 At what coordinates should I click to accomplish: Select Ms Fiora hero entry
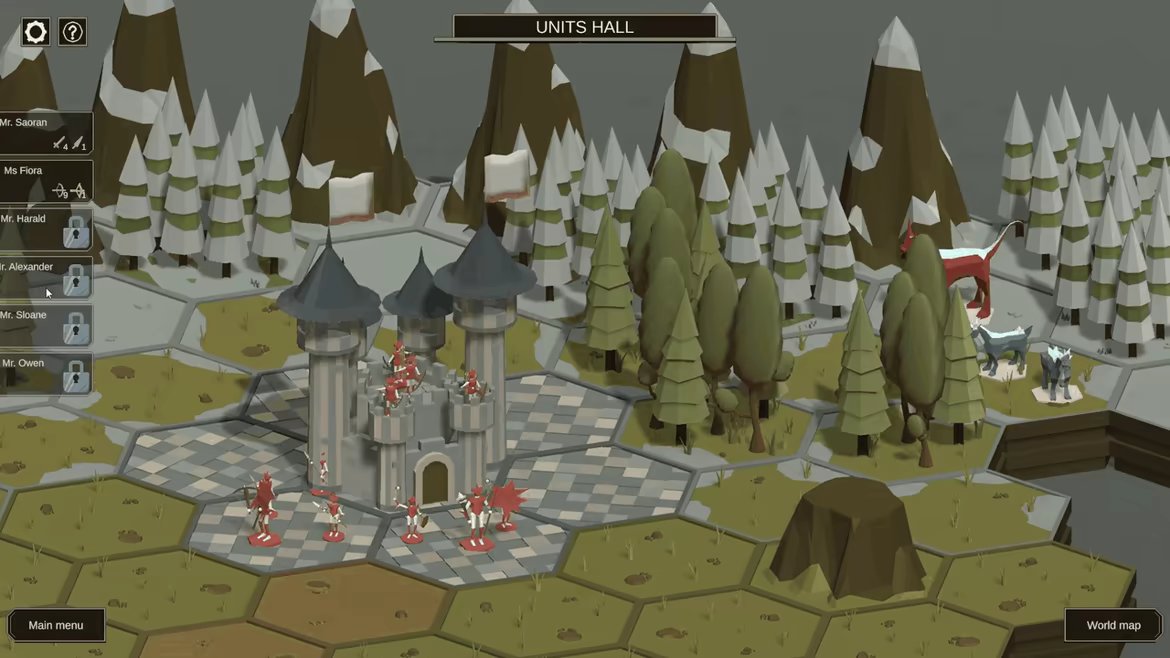click(45, 180)
